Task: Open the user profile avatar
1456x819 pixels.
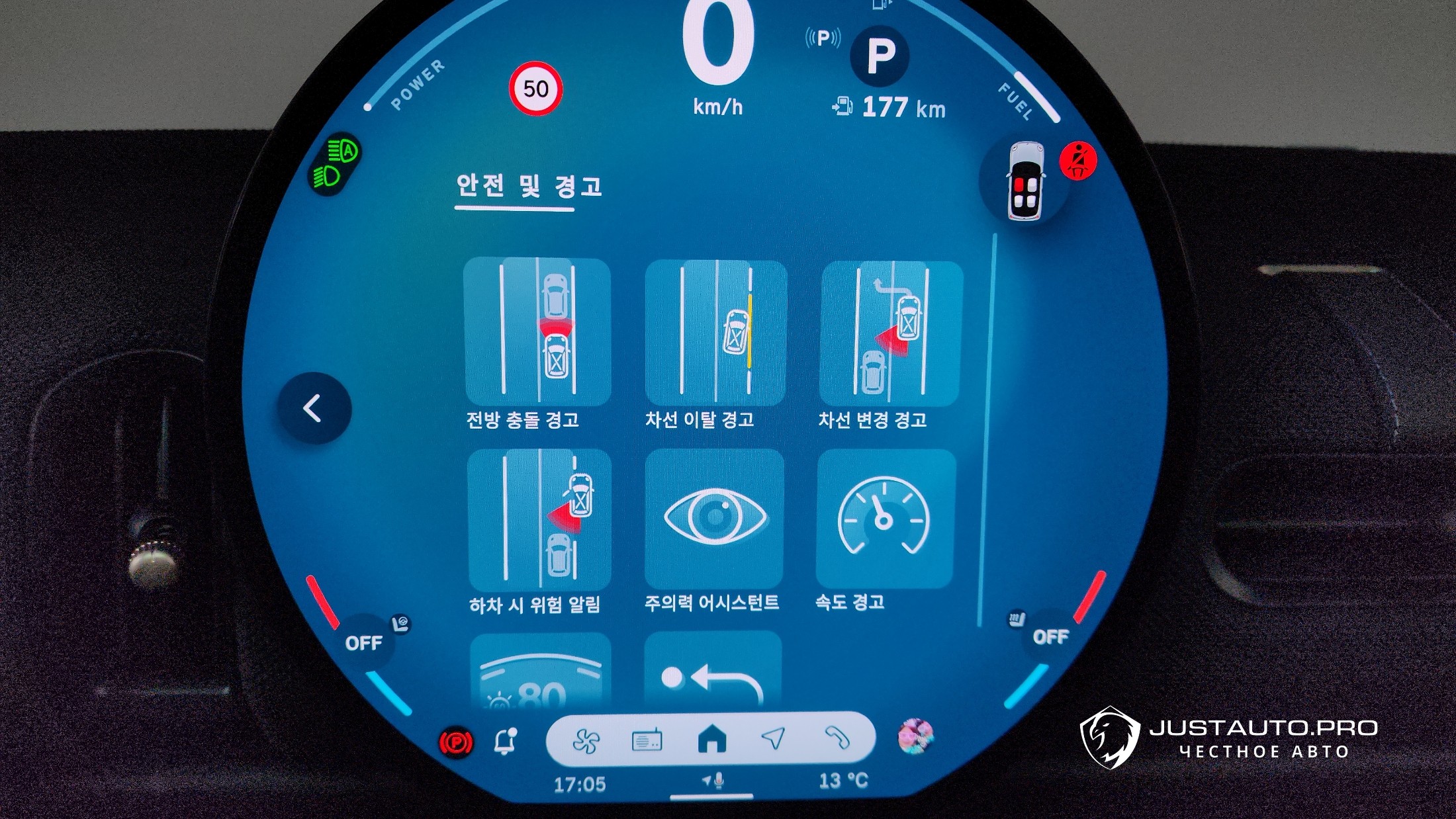Action: click(916, 736)
